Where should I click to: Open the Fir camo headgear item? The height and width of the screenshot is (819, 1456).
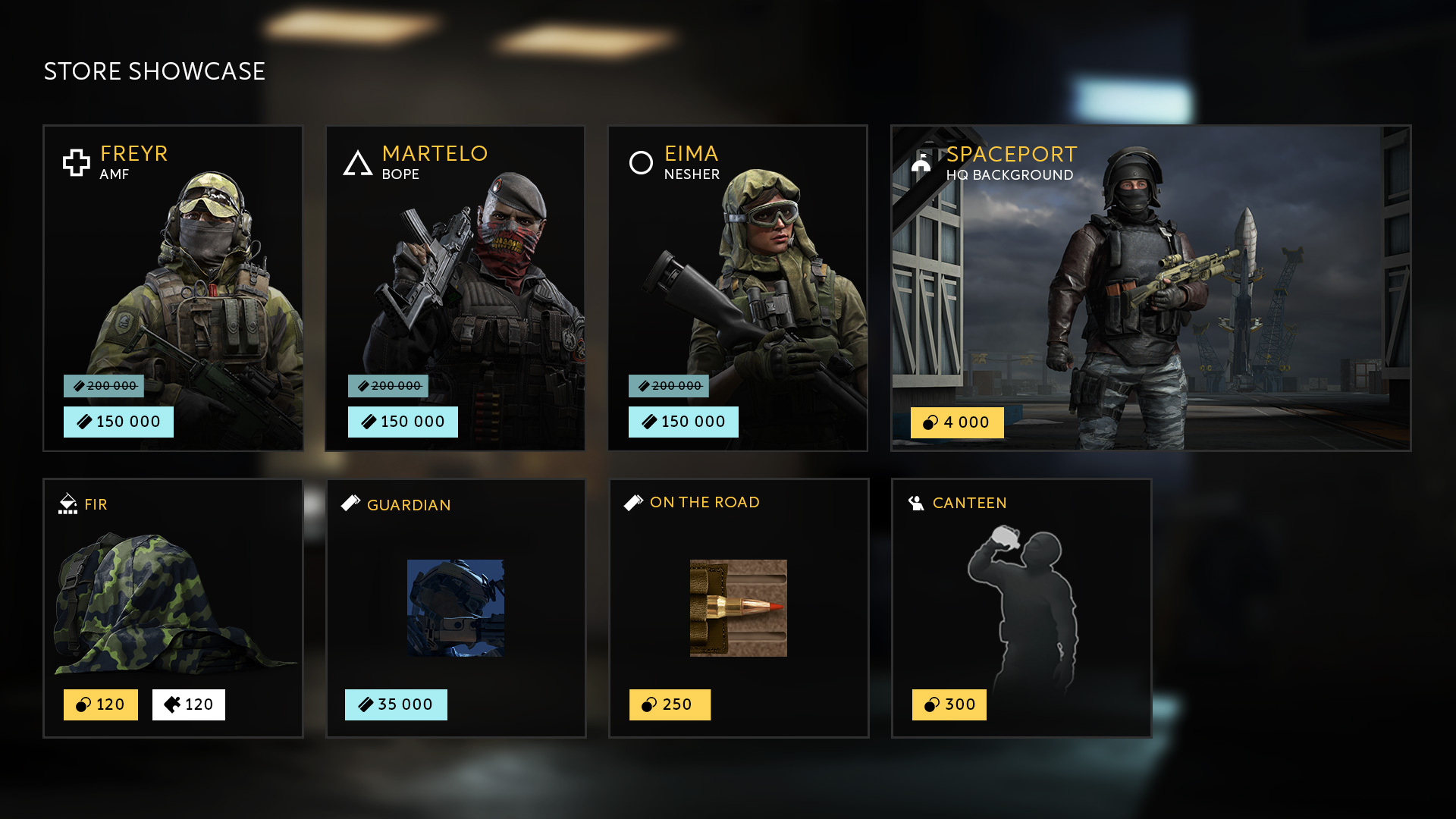click(173, 599)
